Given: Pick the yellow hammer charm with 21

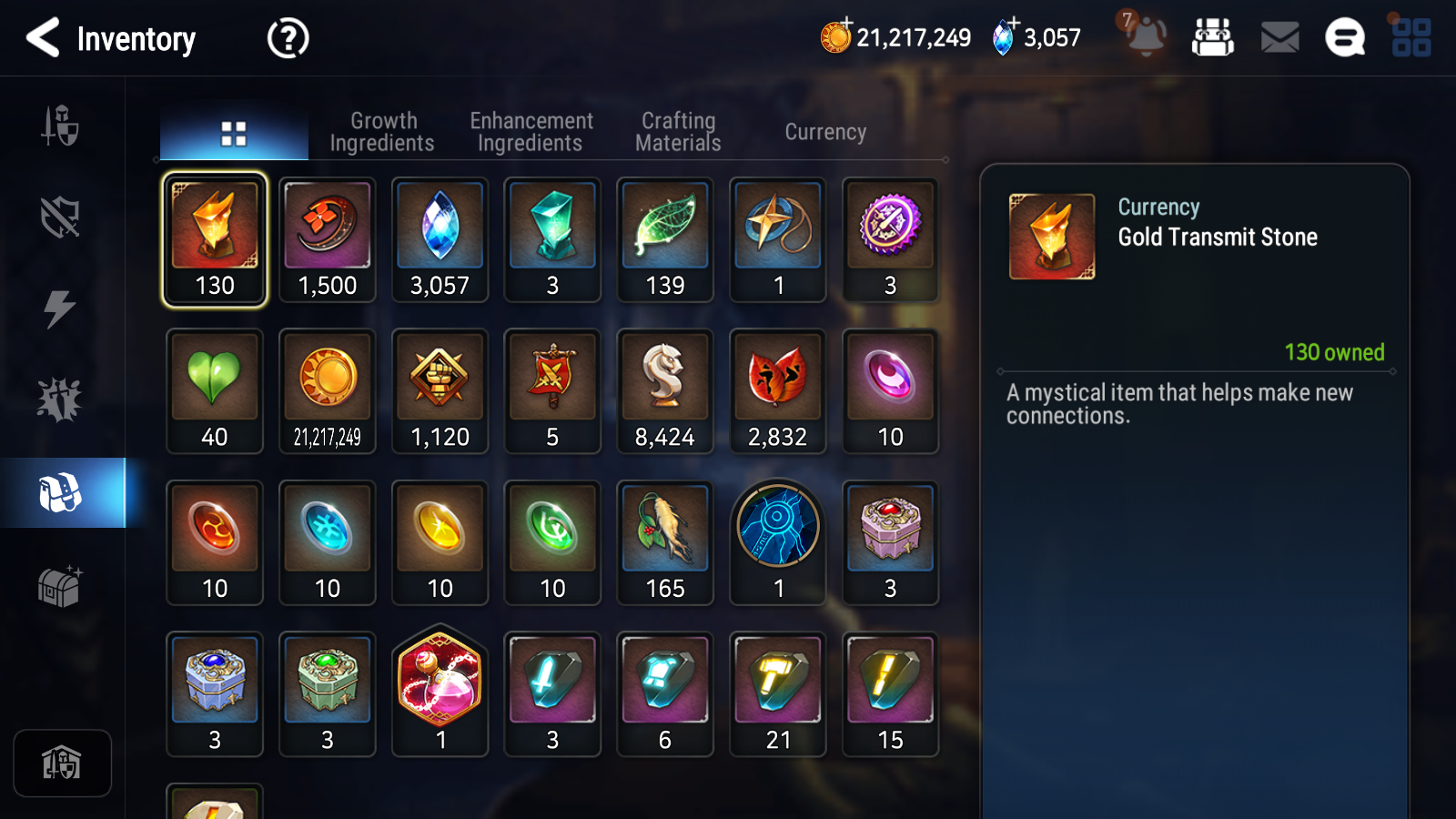Looking at the screenshot, I should pyautogui.click(x=778, y=693).
